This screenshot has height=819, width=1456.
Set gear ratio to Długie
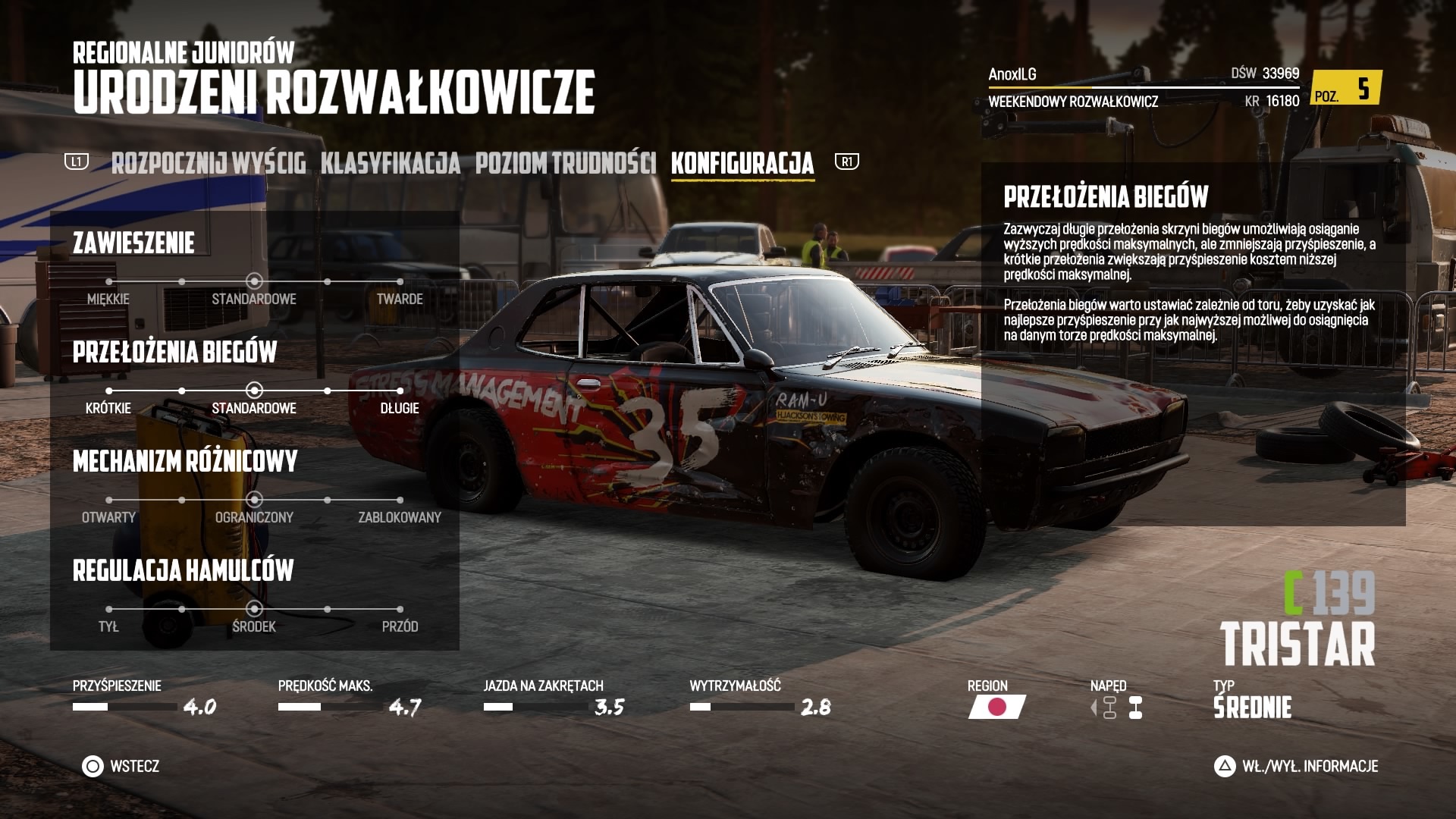pyautogui.click(x=400, y=391)
